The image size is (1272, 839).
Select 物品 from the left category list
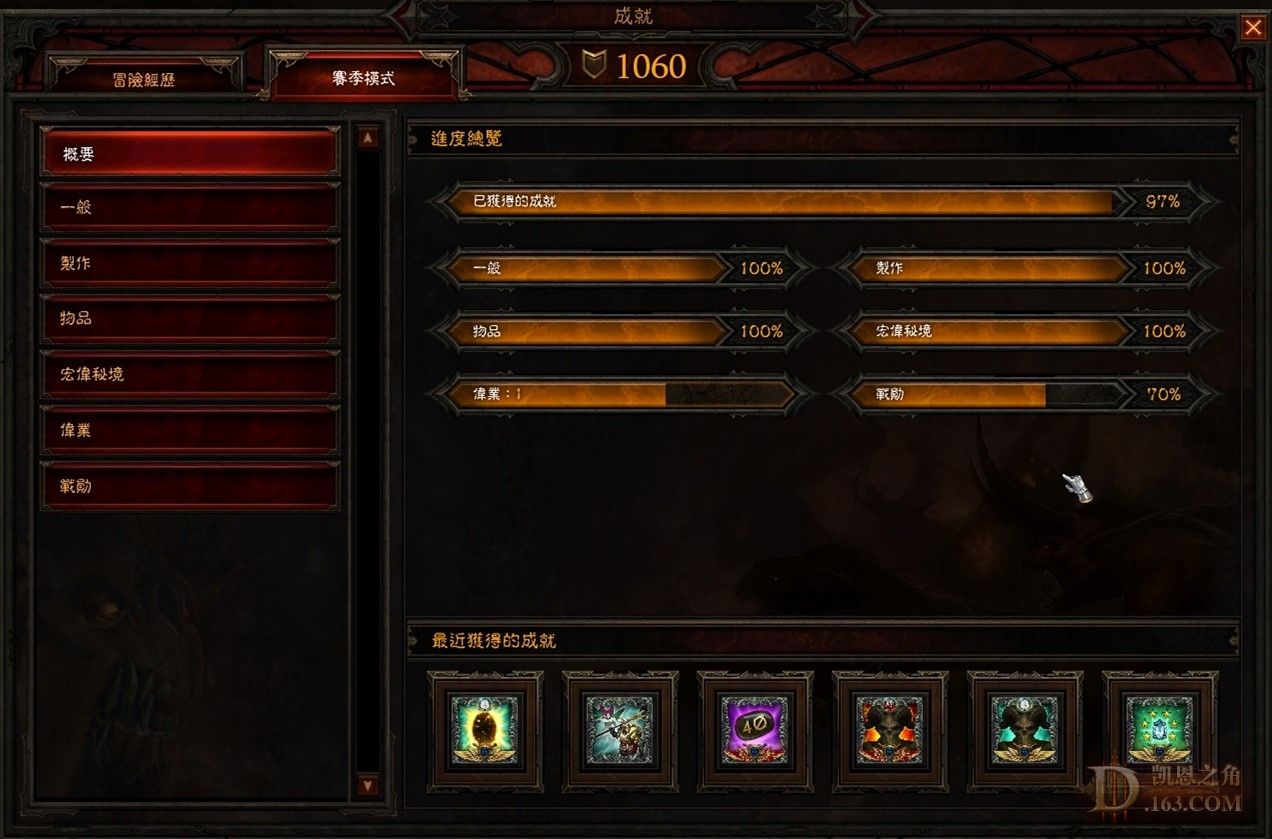[x=190, y=318]
